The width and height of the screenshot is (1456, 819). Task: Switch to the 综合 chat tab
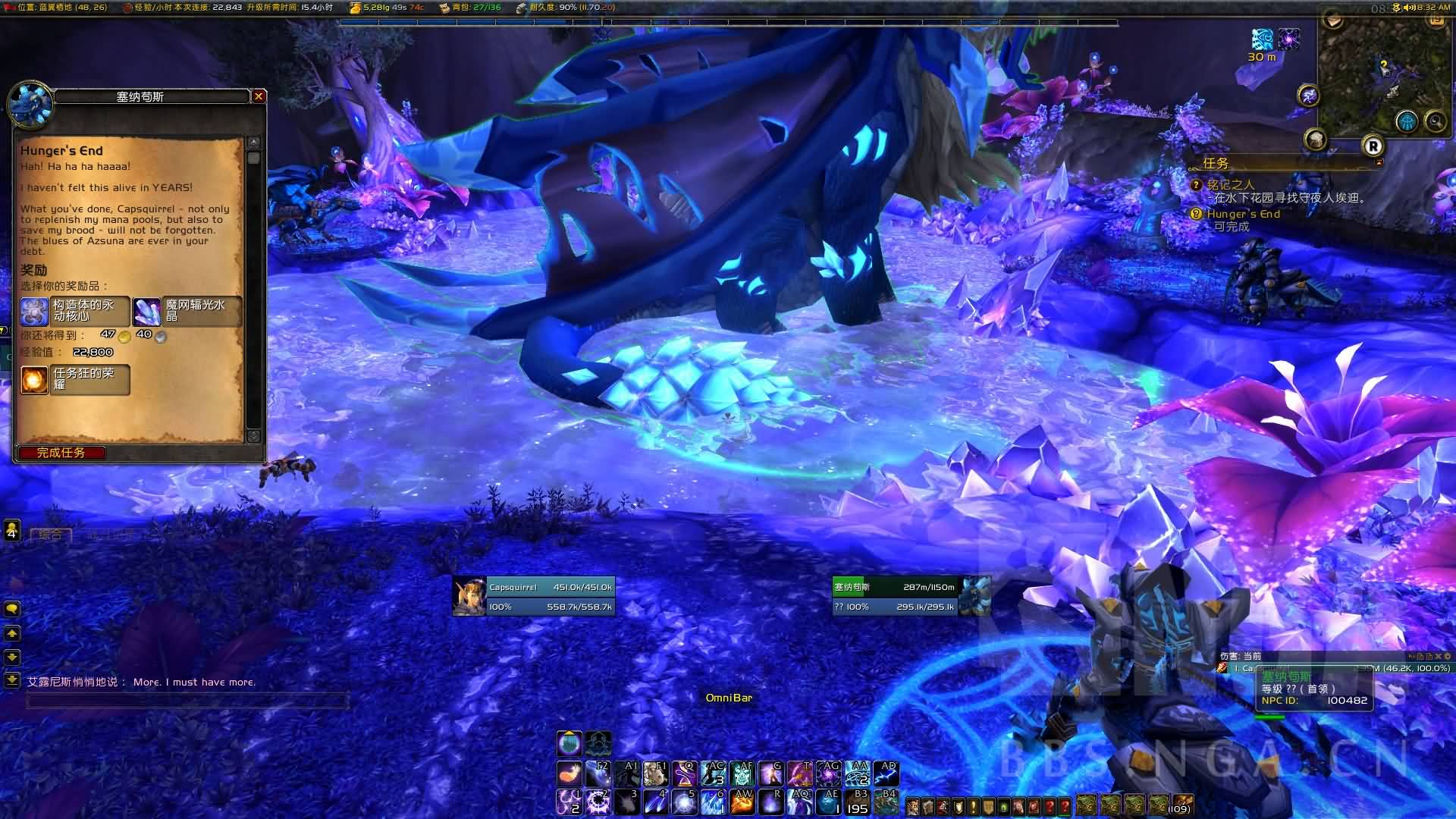pyautogui.click(x=50, y=535)
